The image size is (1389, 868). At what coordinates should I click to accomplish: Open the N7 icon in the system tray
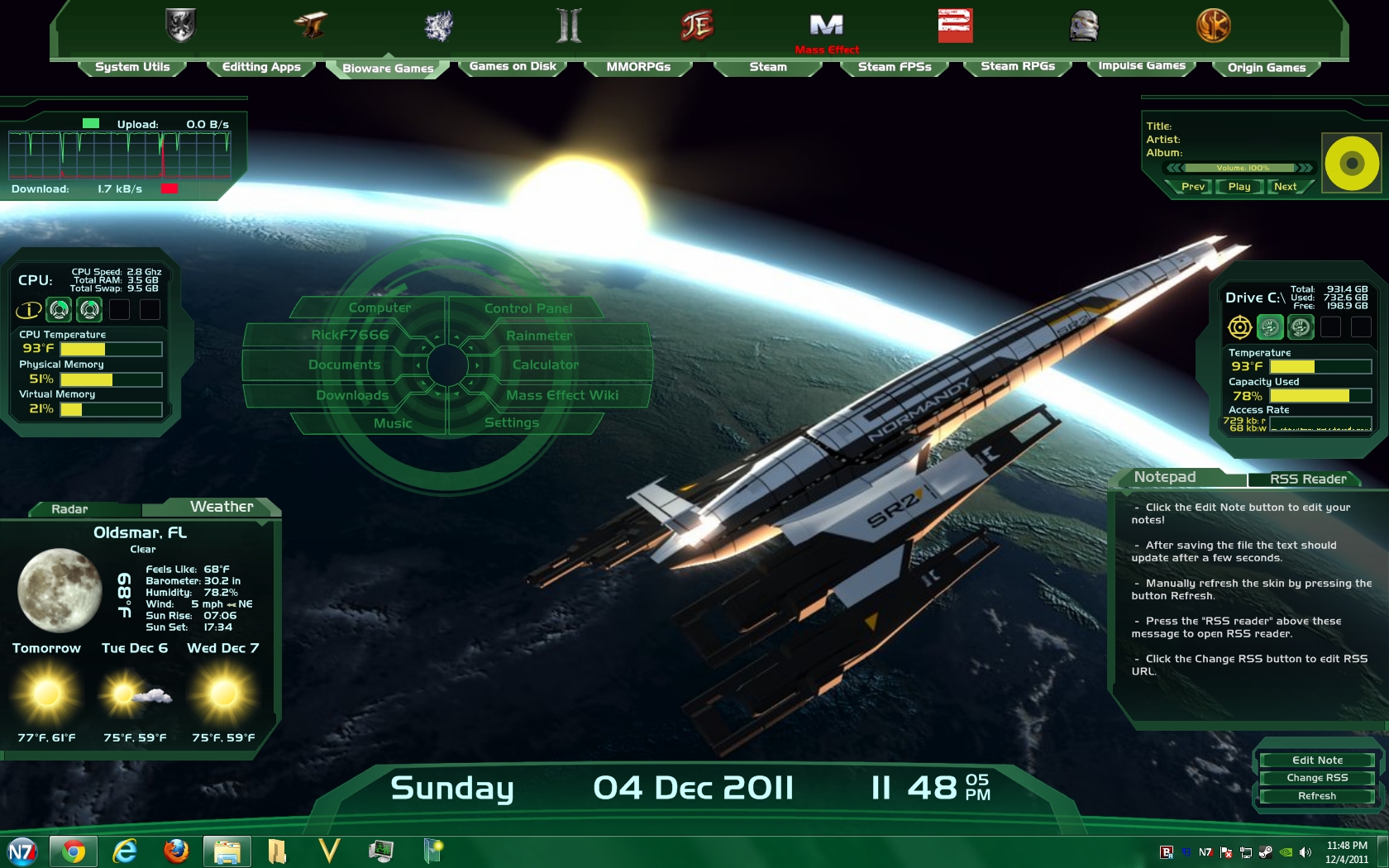pyautogui.click(x=1205, y=852)
